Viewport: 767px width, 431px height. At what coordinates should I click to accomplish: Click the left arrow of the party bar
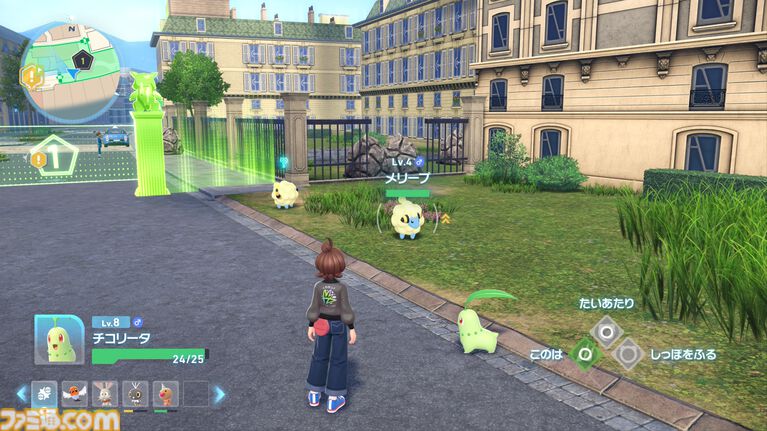20,394
